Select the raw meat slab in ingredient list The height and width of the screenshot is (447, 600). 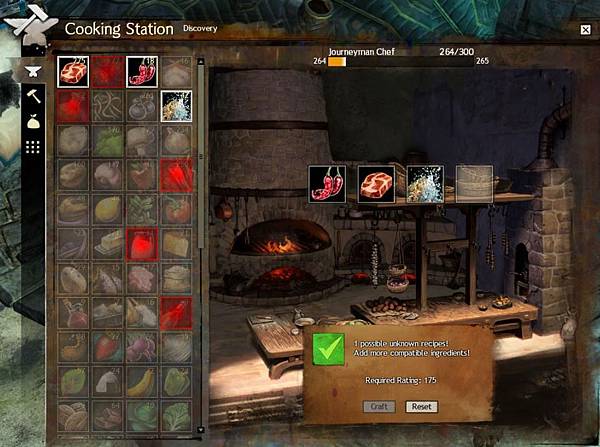coord(73,70)
